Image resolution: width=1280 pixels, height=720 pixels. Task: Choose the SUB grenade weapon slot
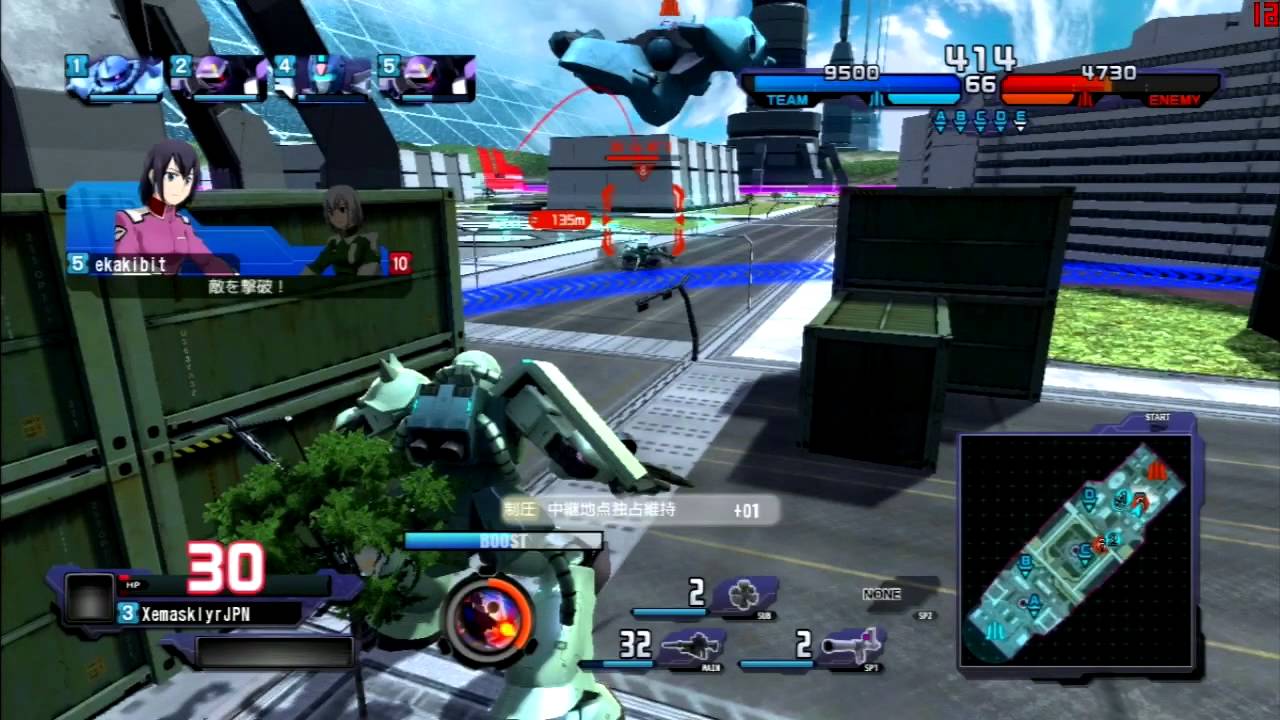point(742,594)
